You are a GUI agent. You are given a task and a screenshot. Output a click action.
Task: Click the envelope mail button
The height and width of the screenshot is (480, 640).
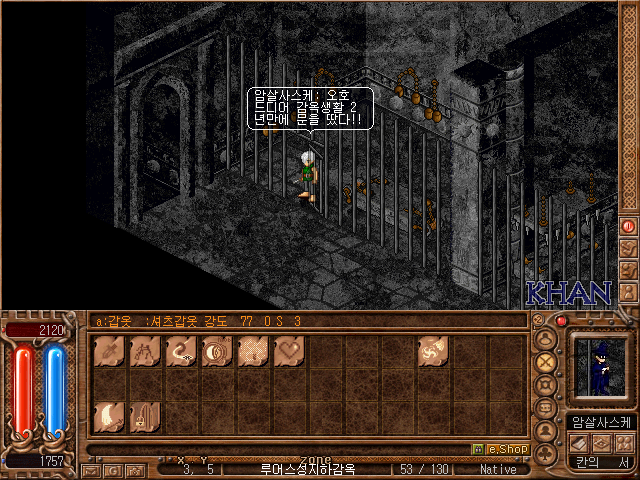click(x=91, y=469)
